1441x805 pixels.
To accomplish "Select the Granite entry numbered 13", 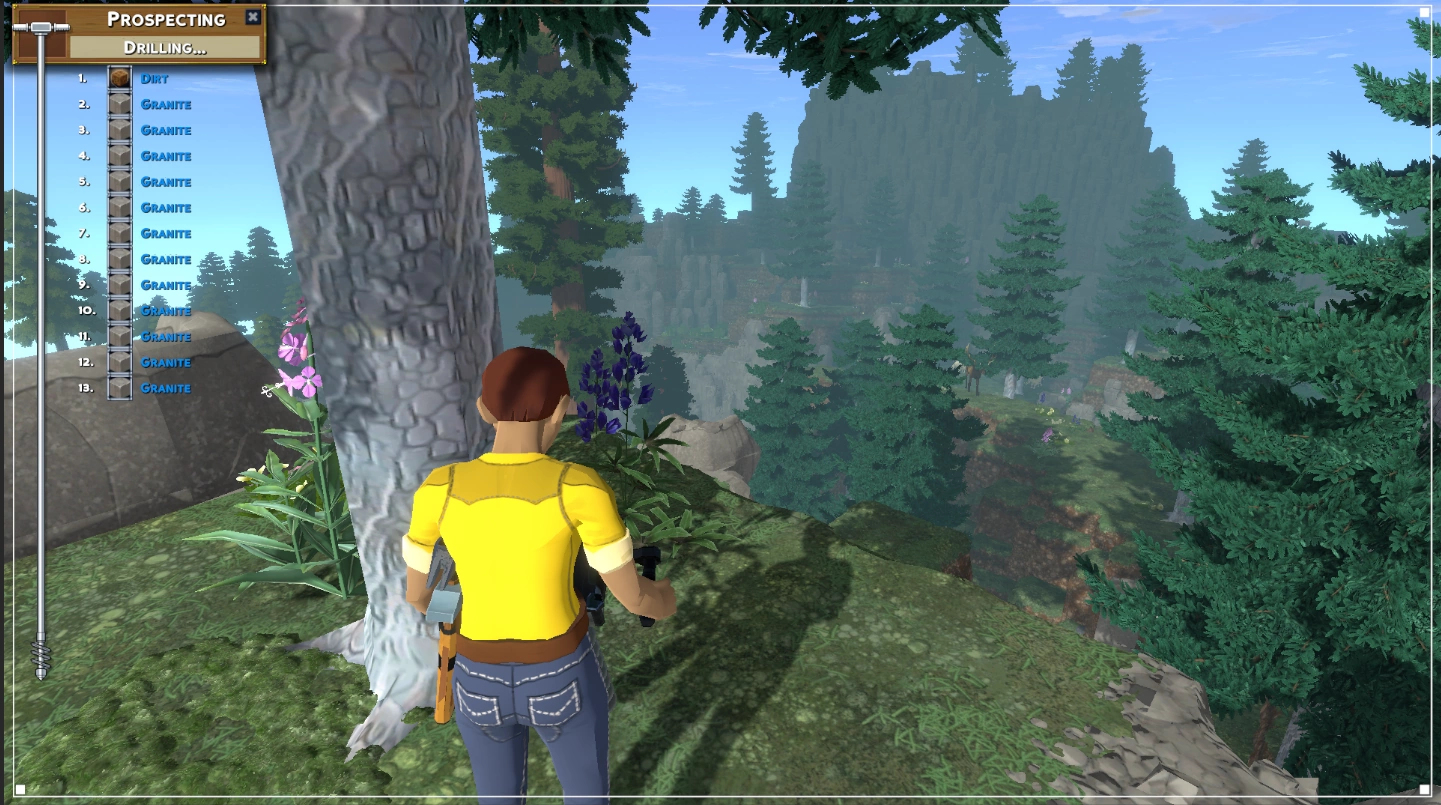I will [x=165, y=388].
